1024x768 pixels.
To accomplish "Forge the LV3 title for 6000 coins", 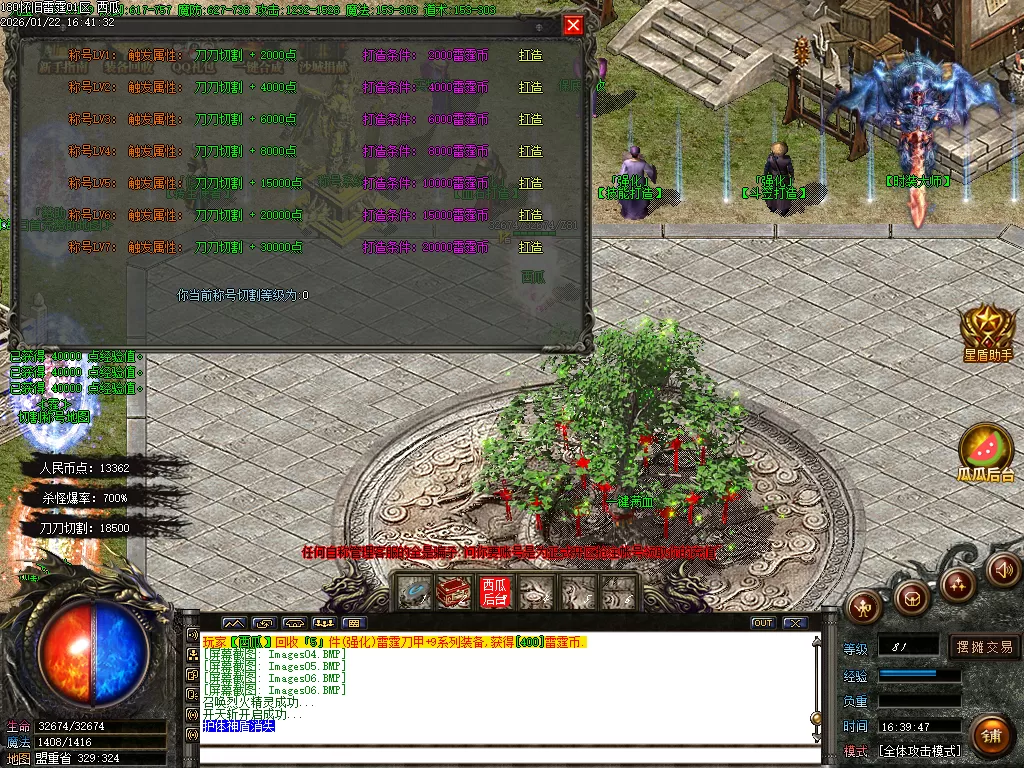I will pos(531,120).
